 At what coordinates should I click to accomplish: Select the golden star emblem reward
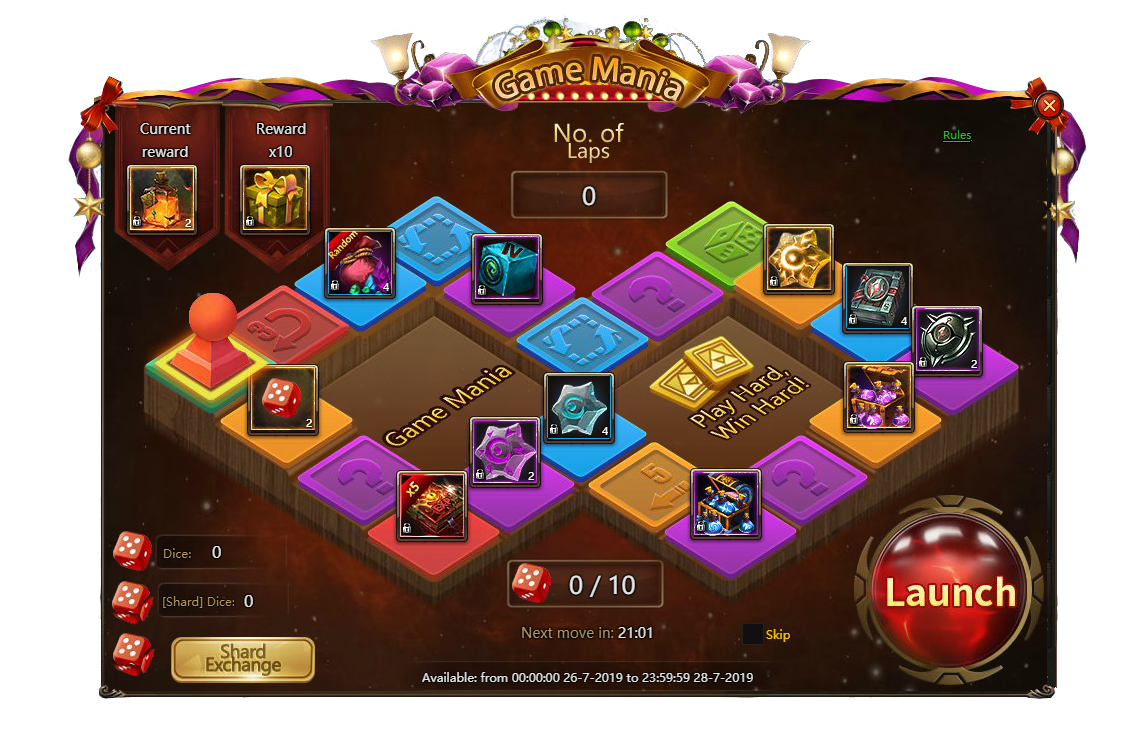[799, 259]
